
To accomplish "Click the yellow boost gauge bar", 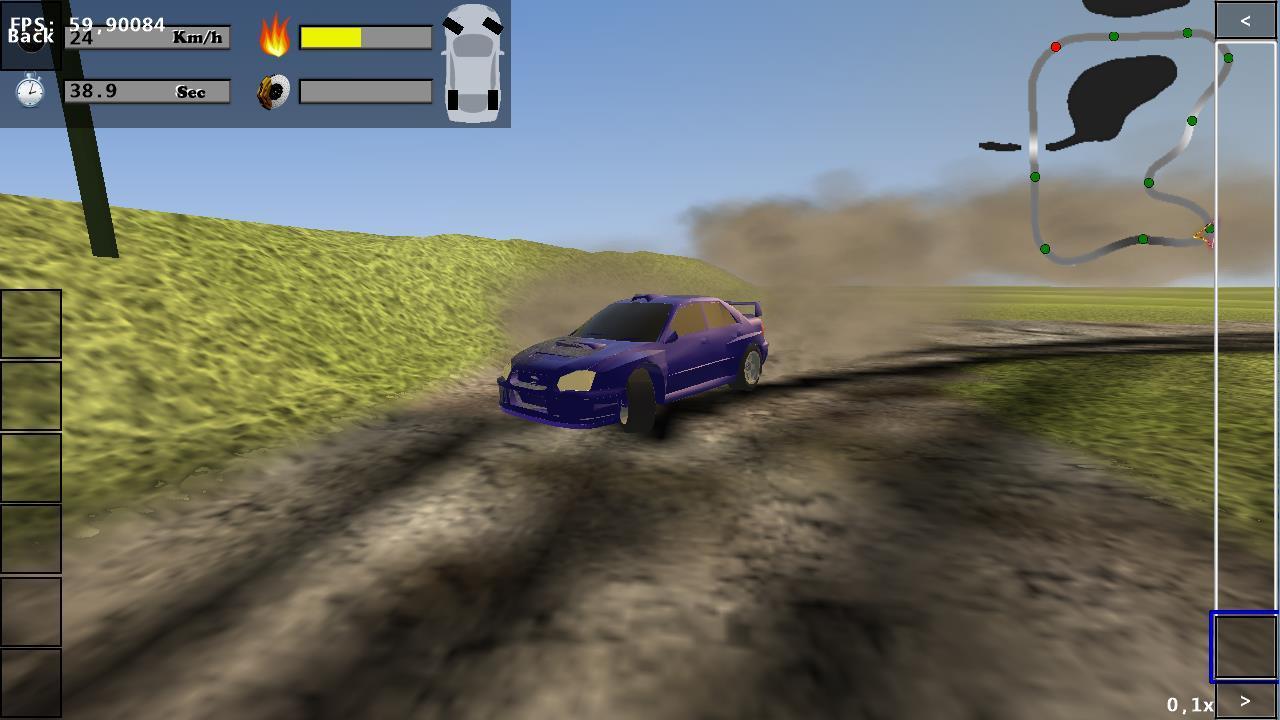I will pyautogui.click(x=330, y=37).
